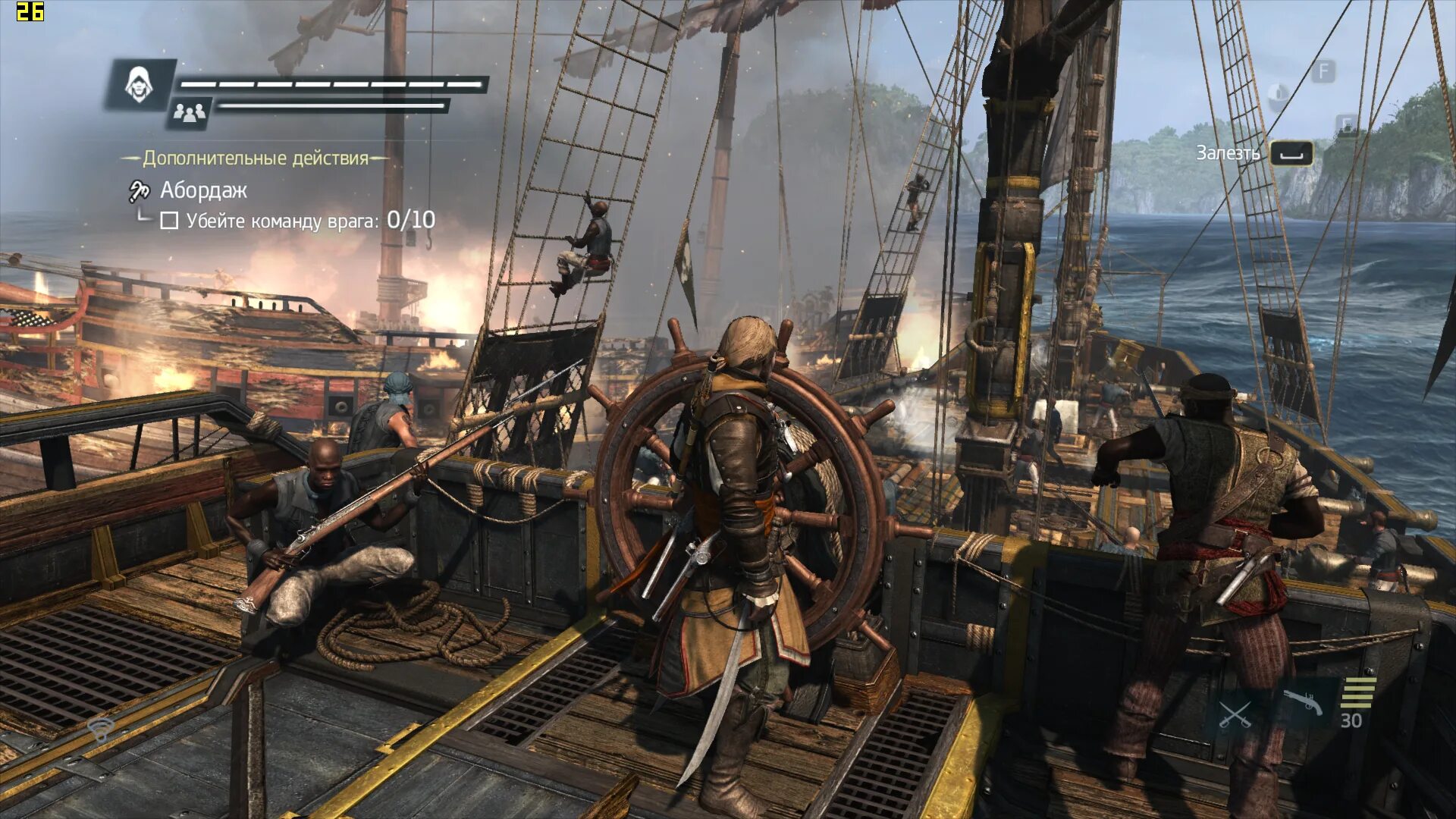Select the crew members icon
1456x819 pixels.
(189, 114)
